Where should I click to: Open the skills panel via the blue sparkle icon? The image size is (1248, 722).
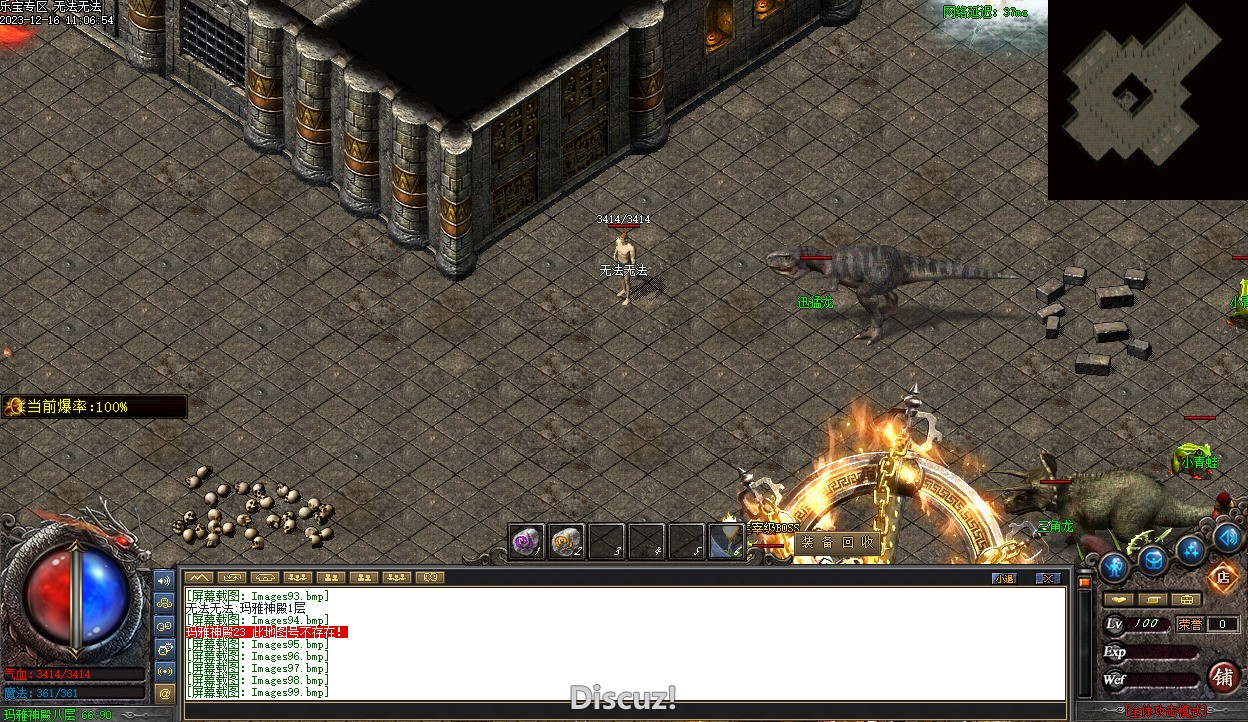(1191, 549)
